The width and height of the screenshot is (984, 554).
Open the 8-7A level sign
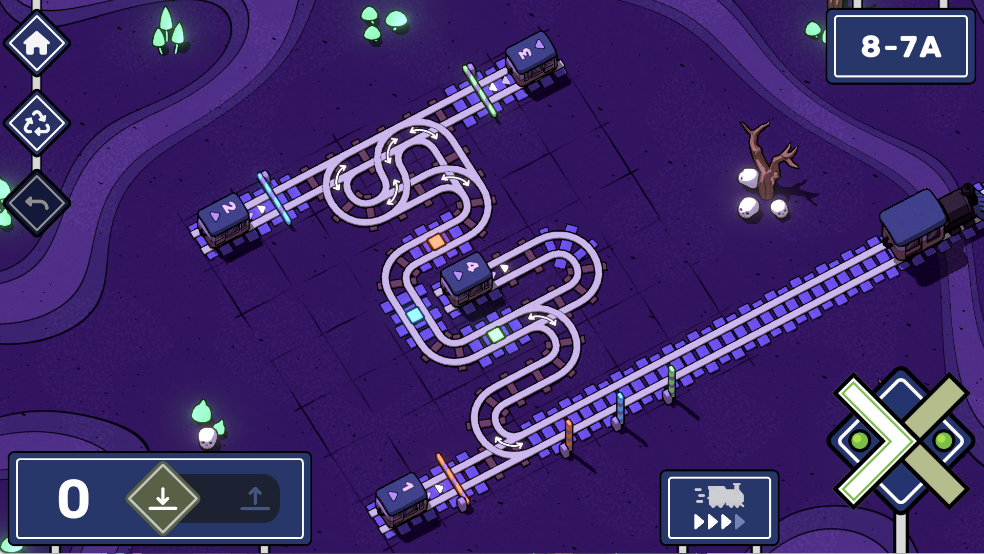tap(900, 47)
